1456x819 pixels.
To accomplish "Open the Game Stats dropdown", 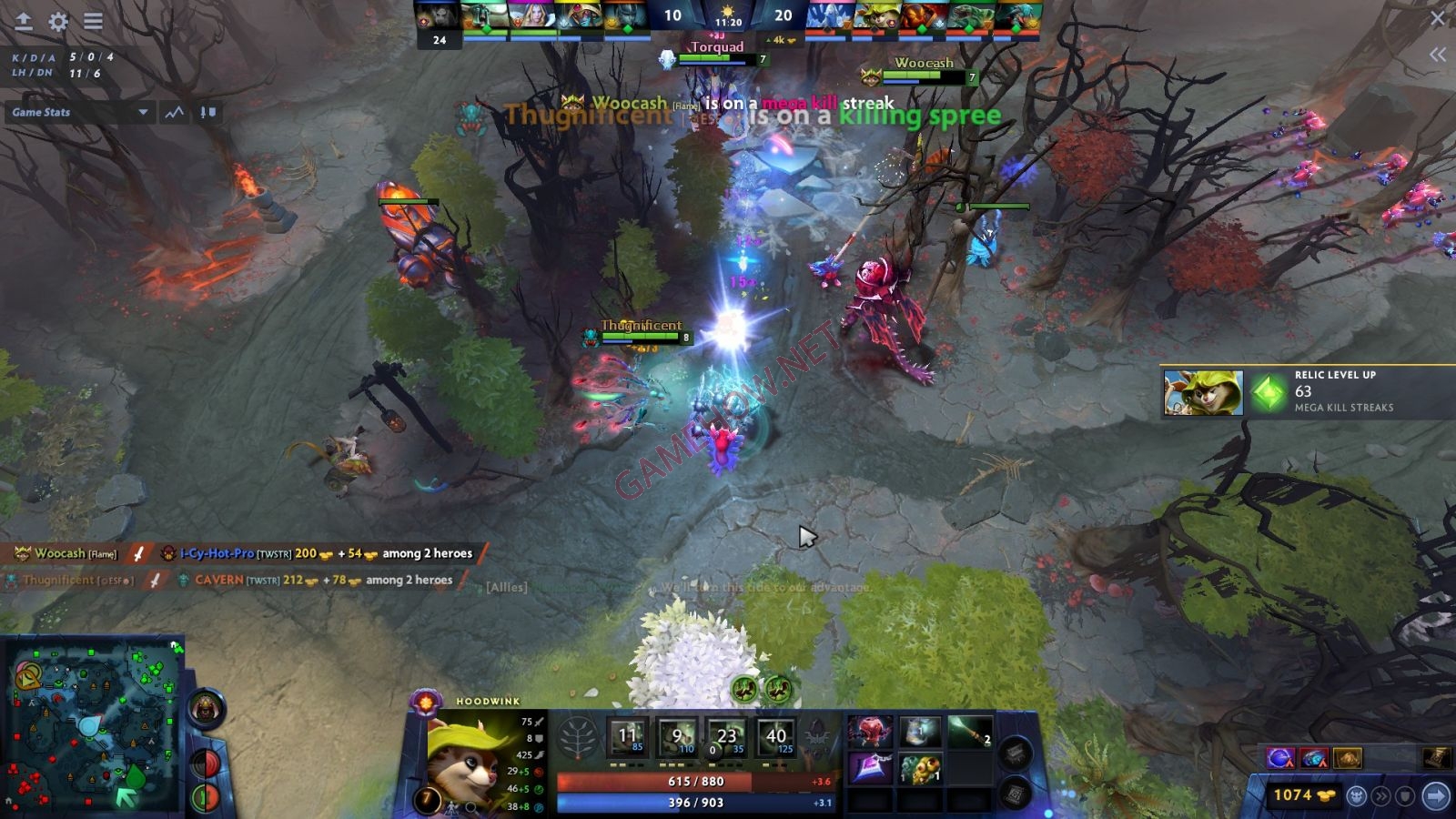I will pos(77,112).
